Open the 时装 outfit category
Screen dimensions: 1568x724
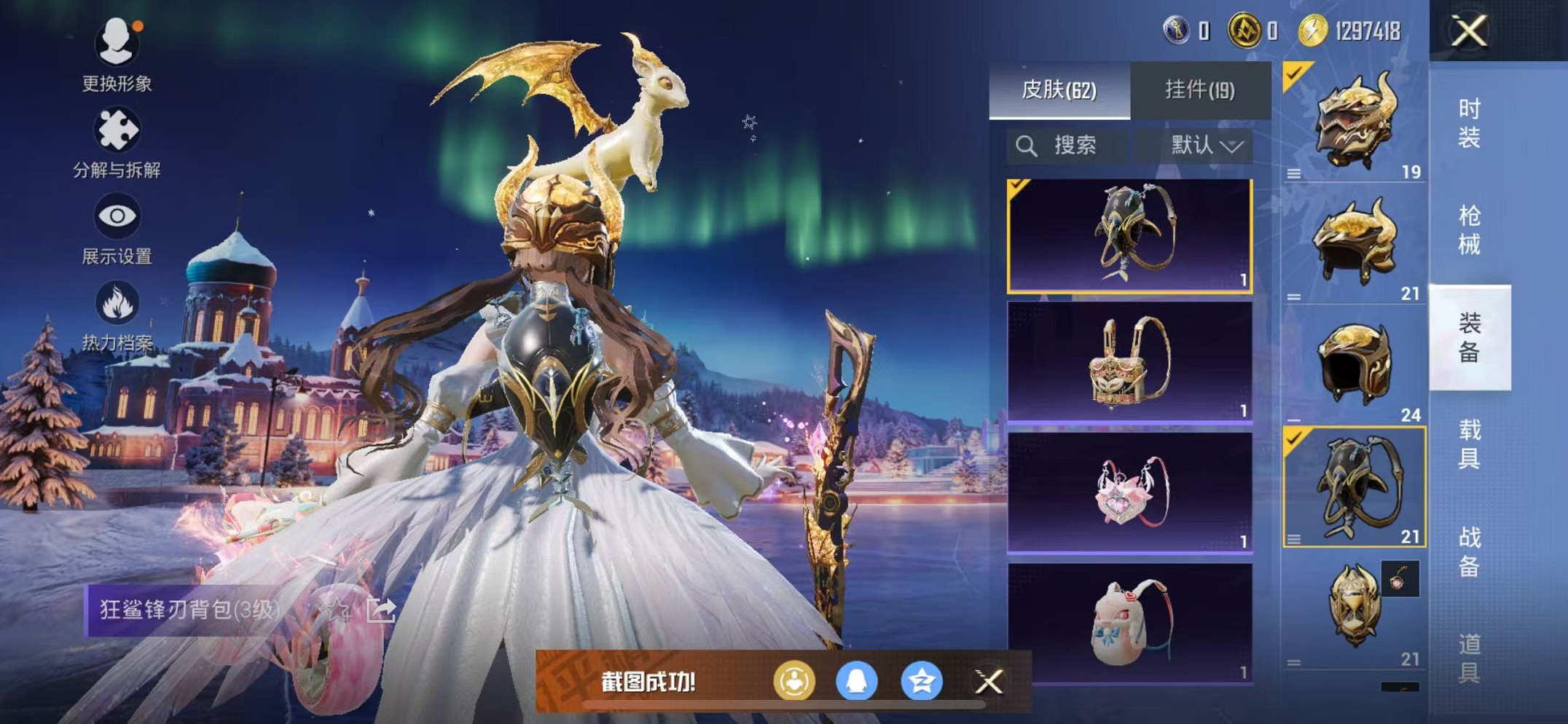(1469, 123)
